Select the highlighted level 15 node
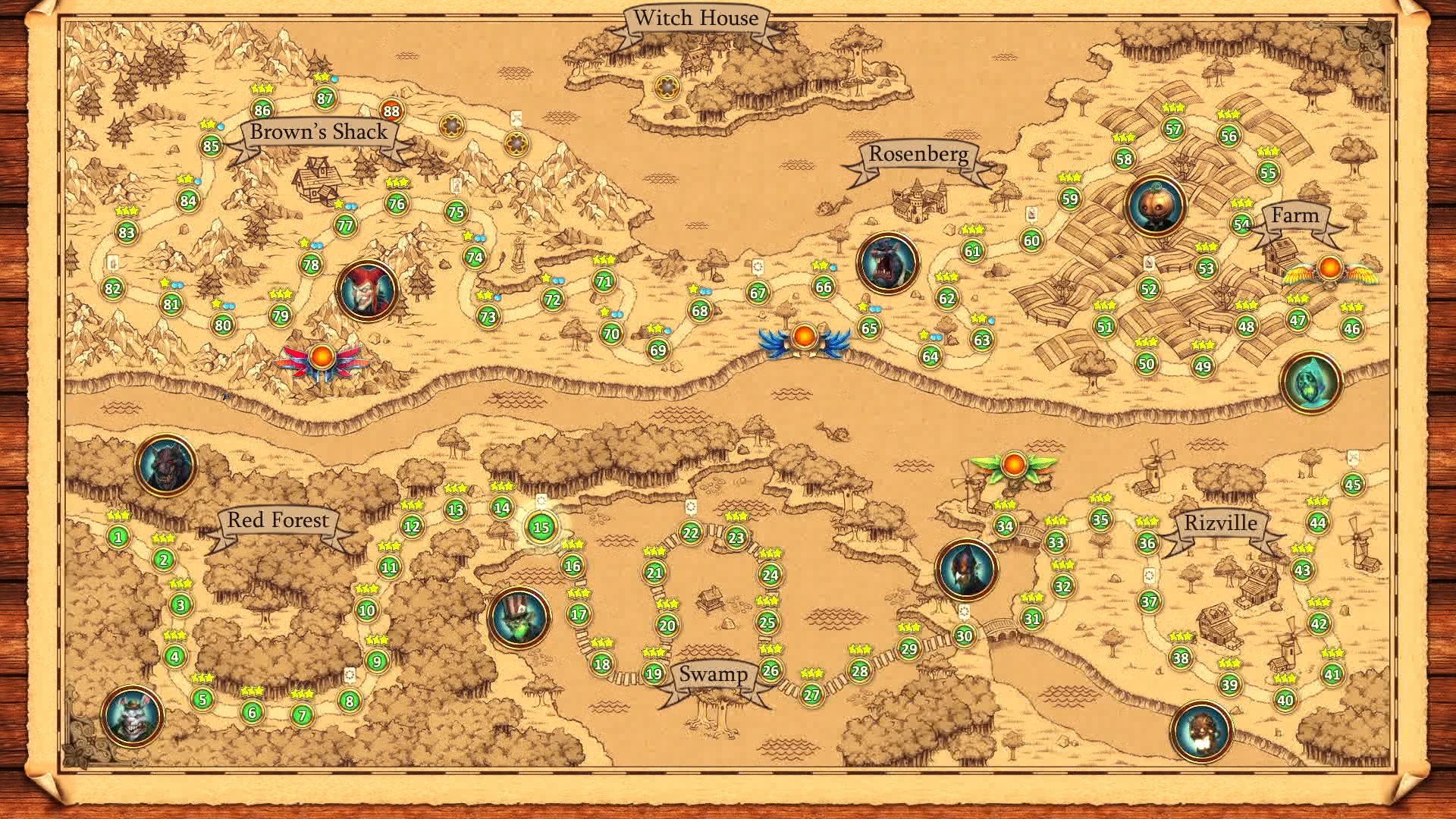 click(x=541, y=528)
